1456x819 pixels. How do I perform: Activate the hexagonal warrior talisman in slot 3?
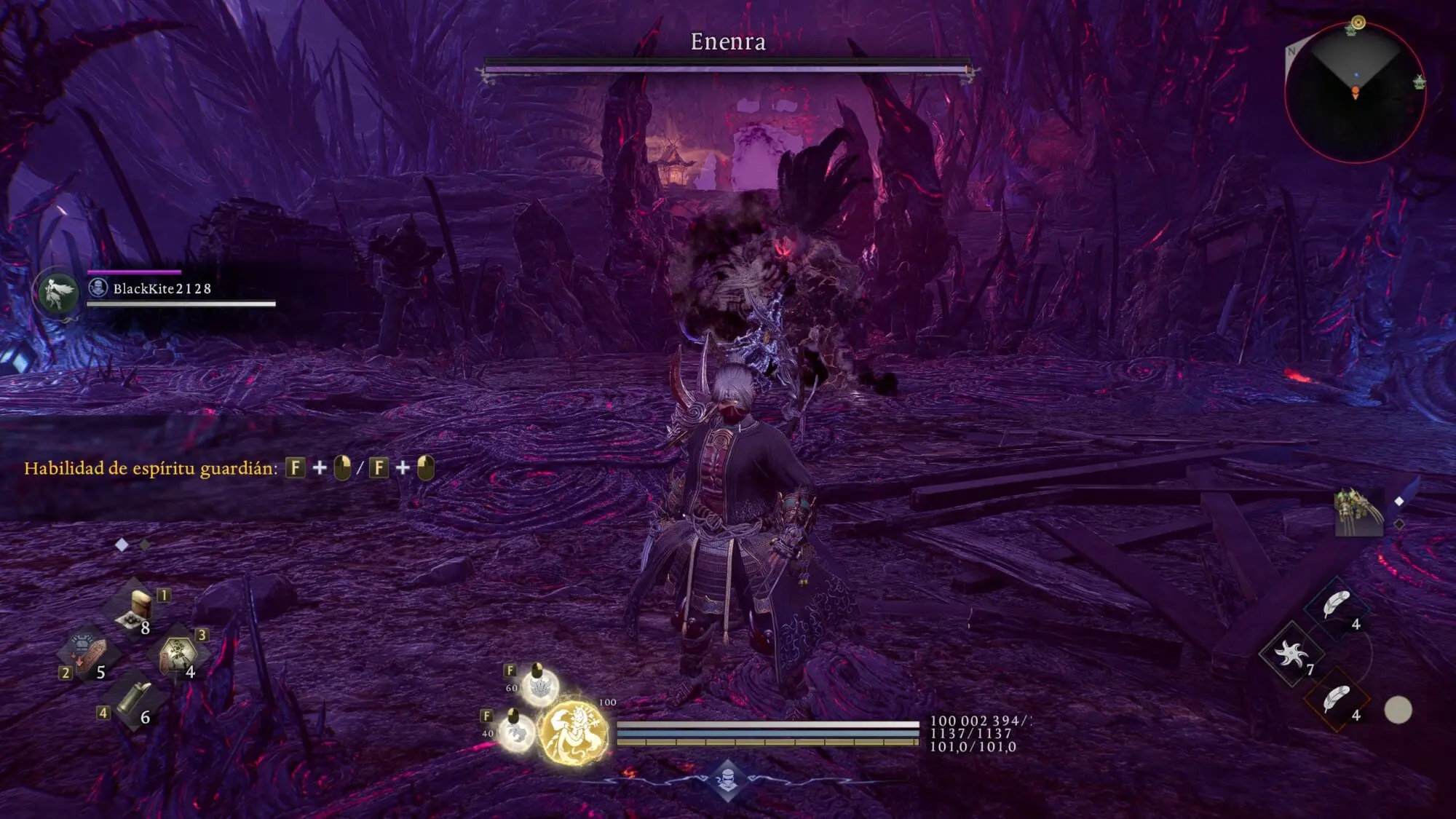tap(178, 653)
